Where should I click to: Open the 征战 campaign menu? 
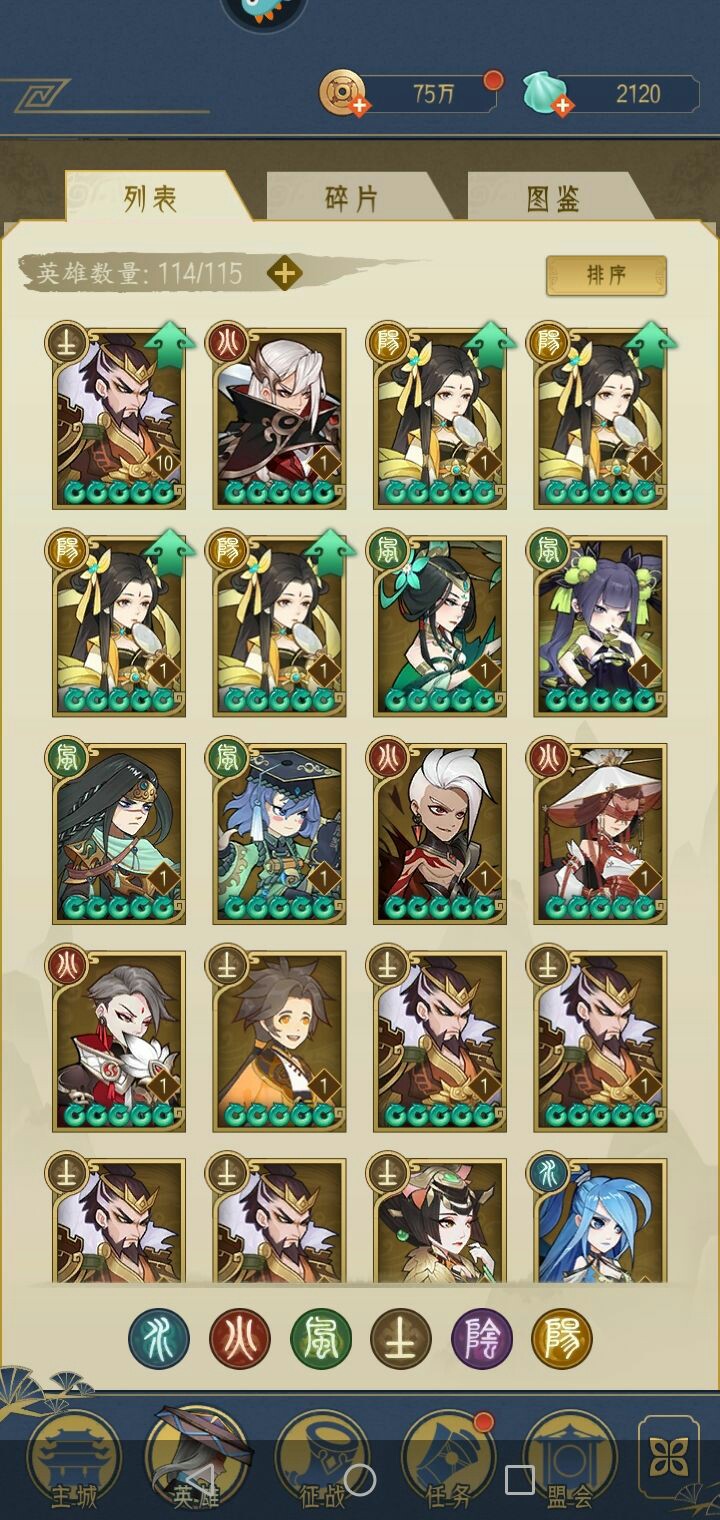322,1460
